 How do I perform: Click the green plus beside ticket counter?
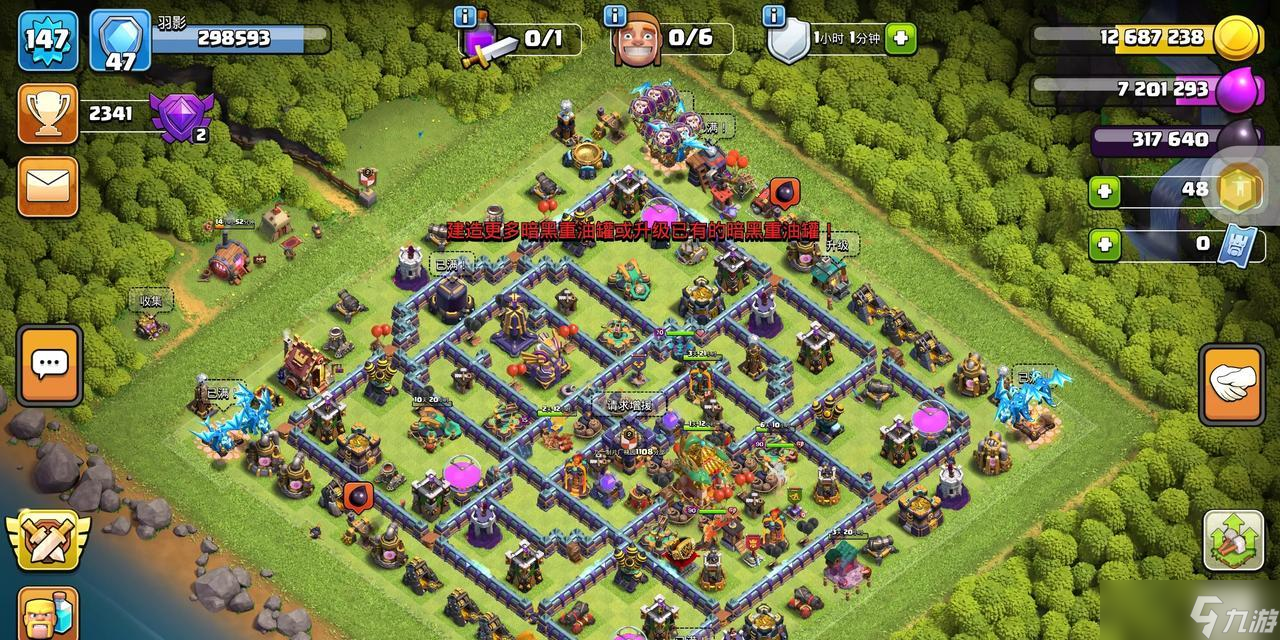1104,243
